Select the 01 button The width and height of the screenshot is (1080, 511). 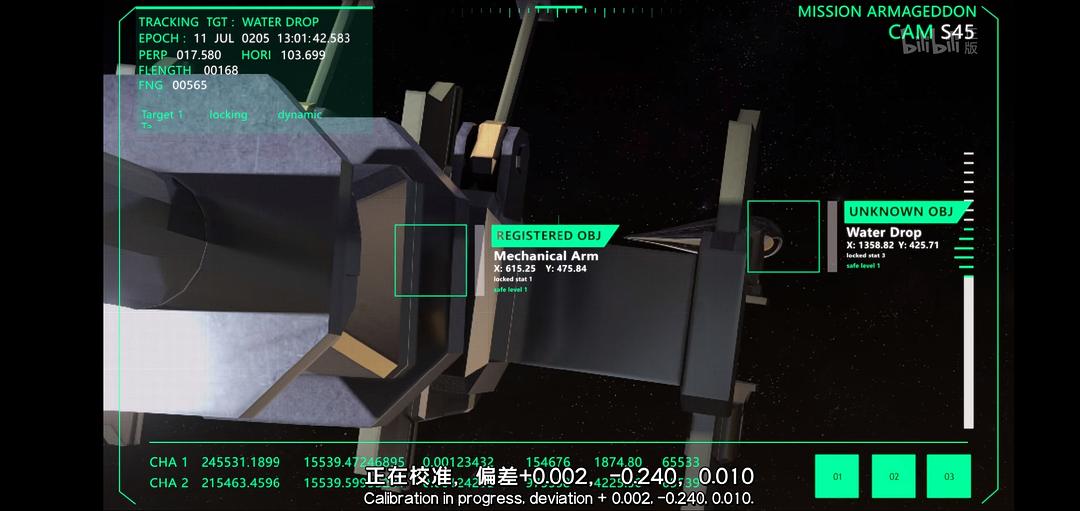click(837, 476)
